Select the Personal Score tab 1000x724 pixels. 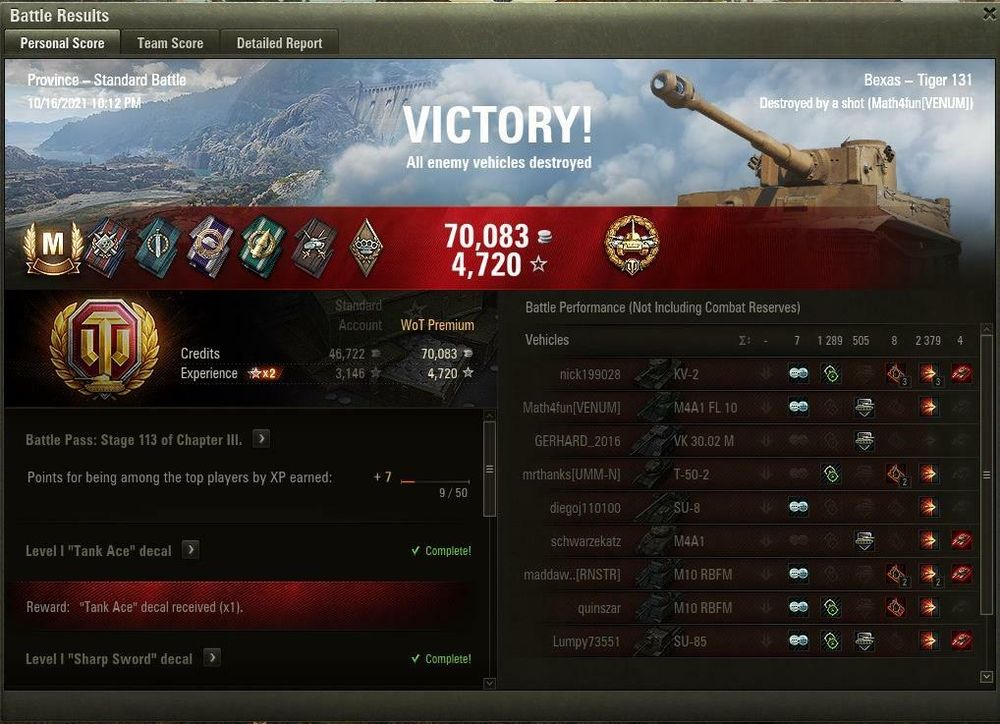pos(62,43)
